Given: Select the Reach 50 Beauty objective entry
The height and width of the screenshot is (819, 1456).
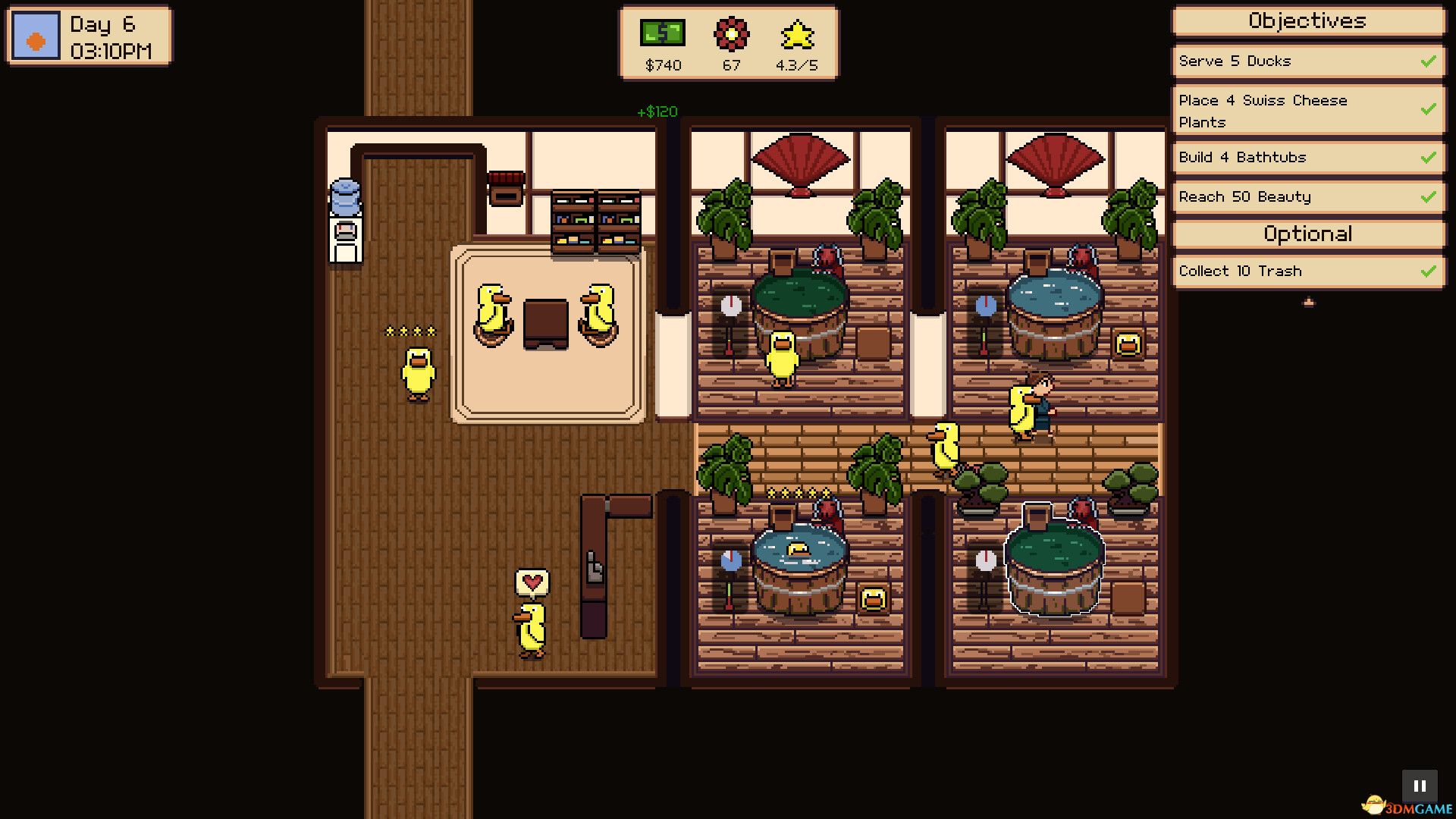Looking at the screenshot, I should click(1289, 196).
